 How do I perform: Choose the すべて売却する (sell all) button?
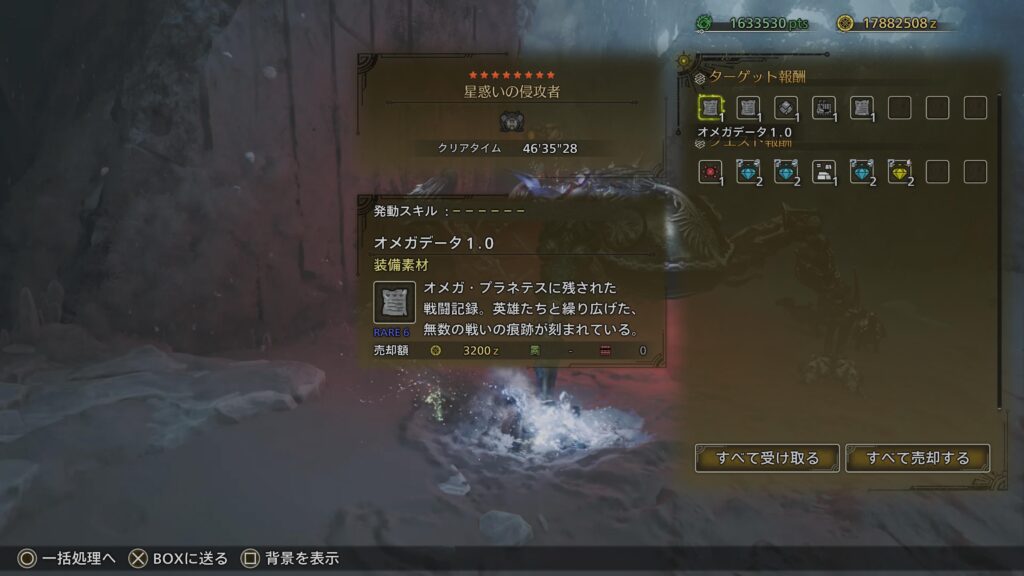click(x=917, y=458)
